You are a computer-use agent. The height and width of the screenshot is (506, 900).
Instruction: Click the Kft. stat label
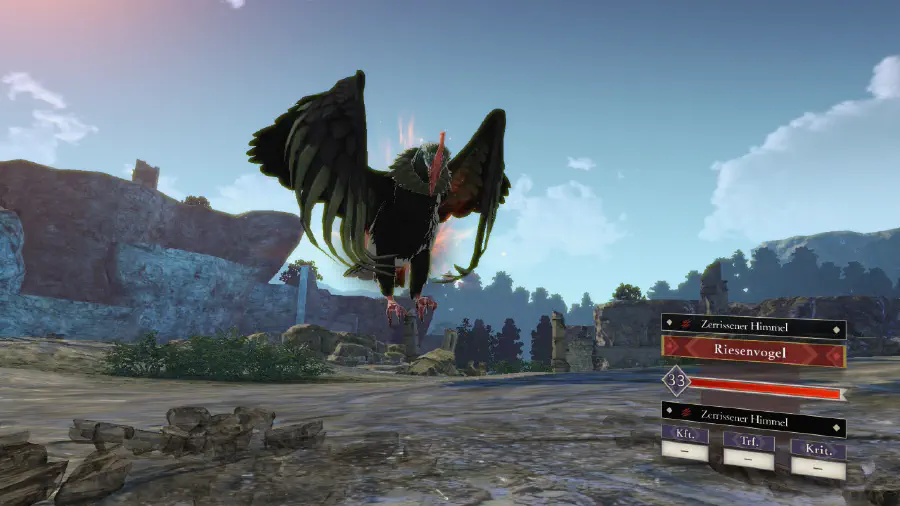tap(685, 437)
